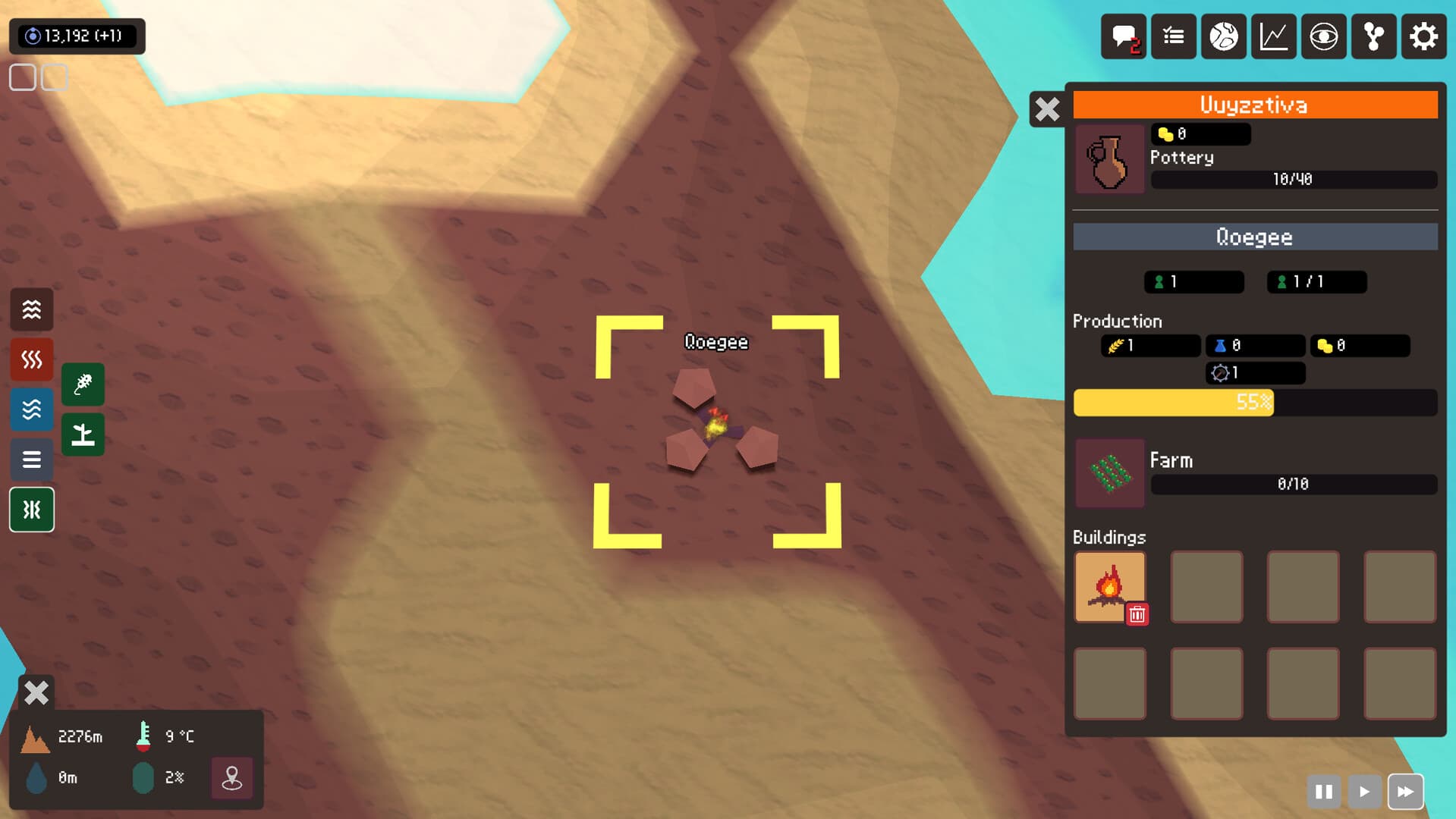Image resolution: width=1456 pixels, height=819 pixels.
Task: Open the messages panel with 2 notifications
Action: [1123, 36]
